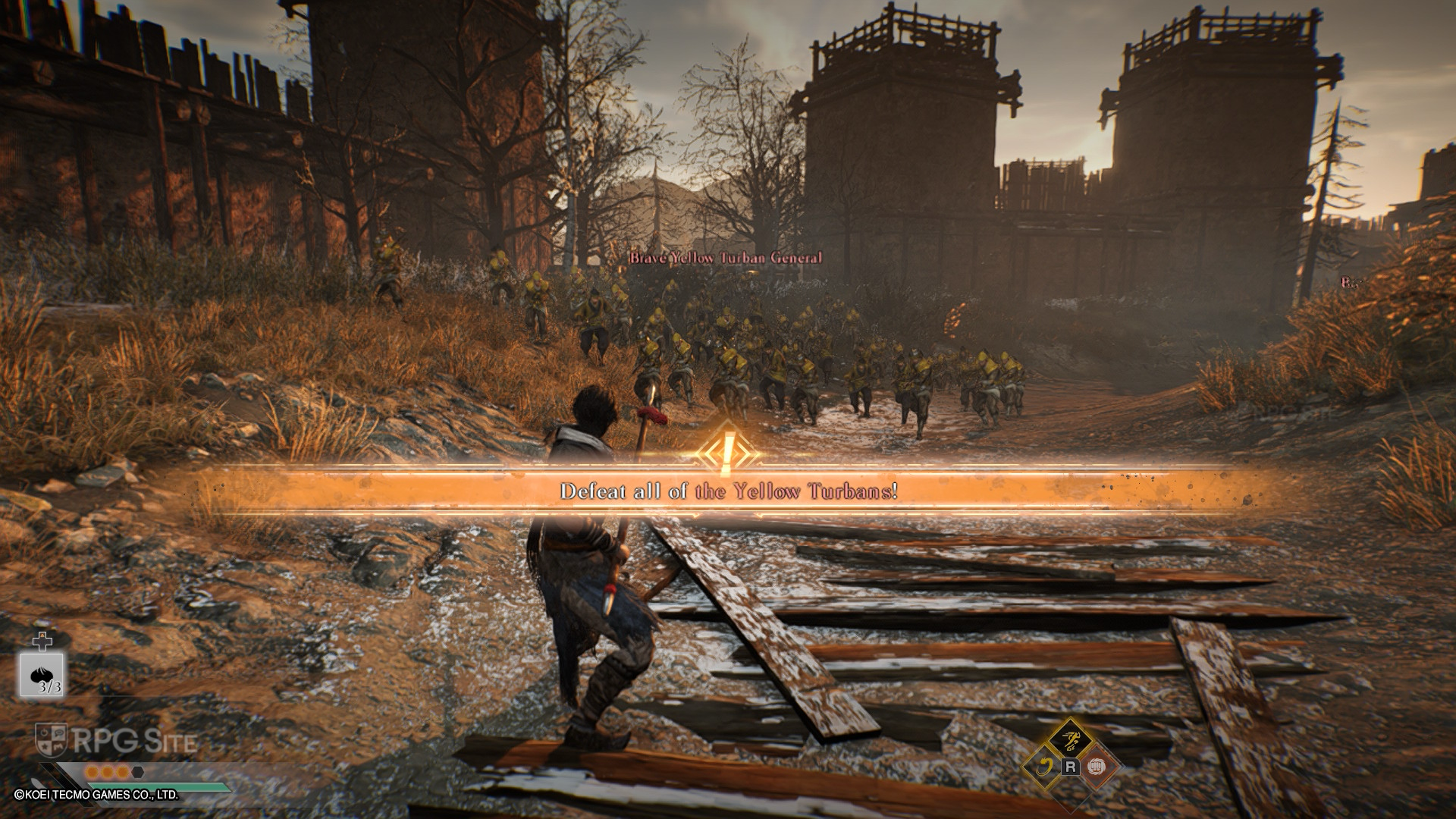Click the RPG Site shield watermark logo

coord(51,740)
